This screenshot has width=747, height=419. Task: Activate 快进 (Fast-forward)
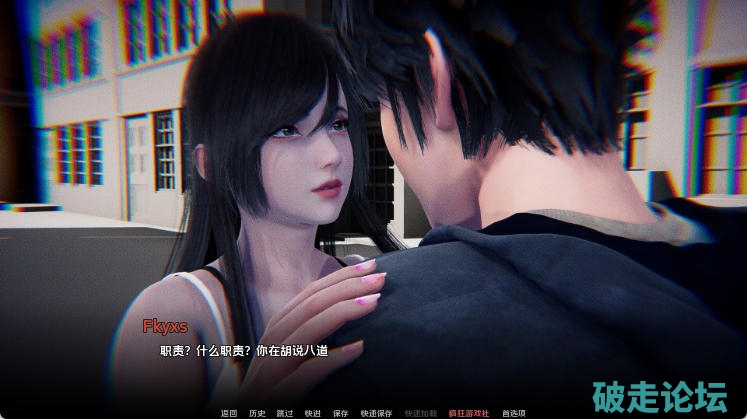313,412
